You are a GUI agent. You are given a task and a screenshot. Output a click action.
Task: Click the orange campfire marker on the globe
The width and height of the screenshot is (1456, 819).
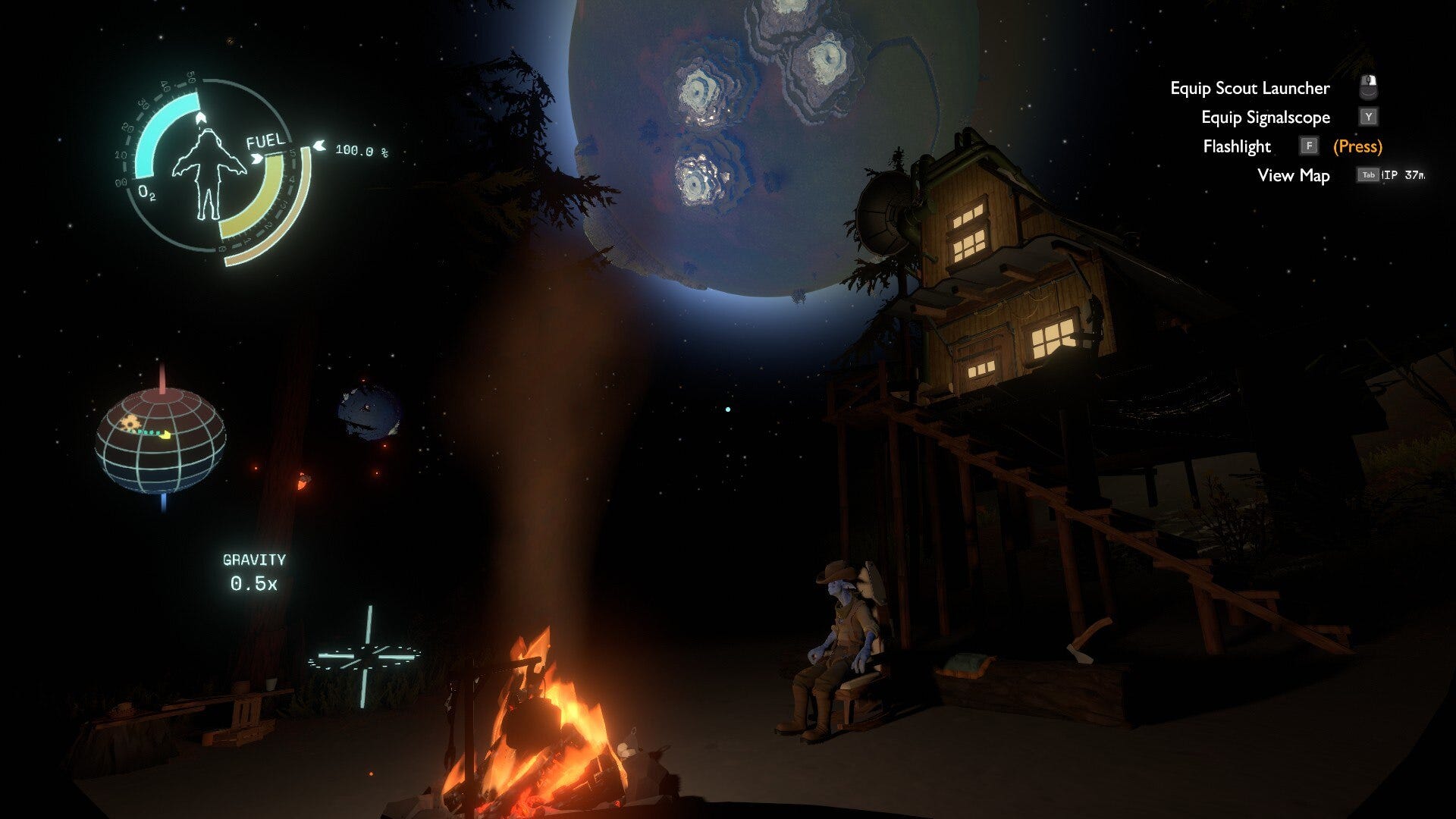click(x=130, y=422)
